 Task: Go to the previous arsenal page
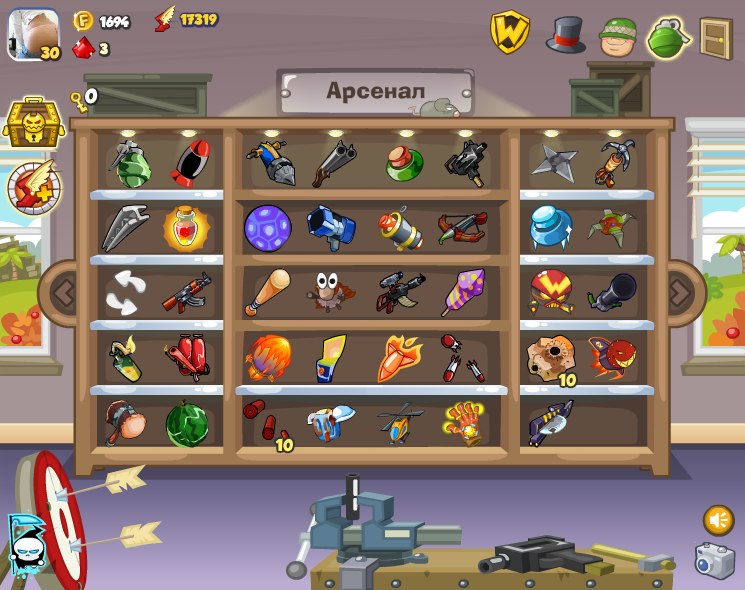click(64, 293)
